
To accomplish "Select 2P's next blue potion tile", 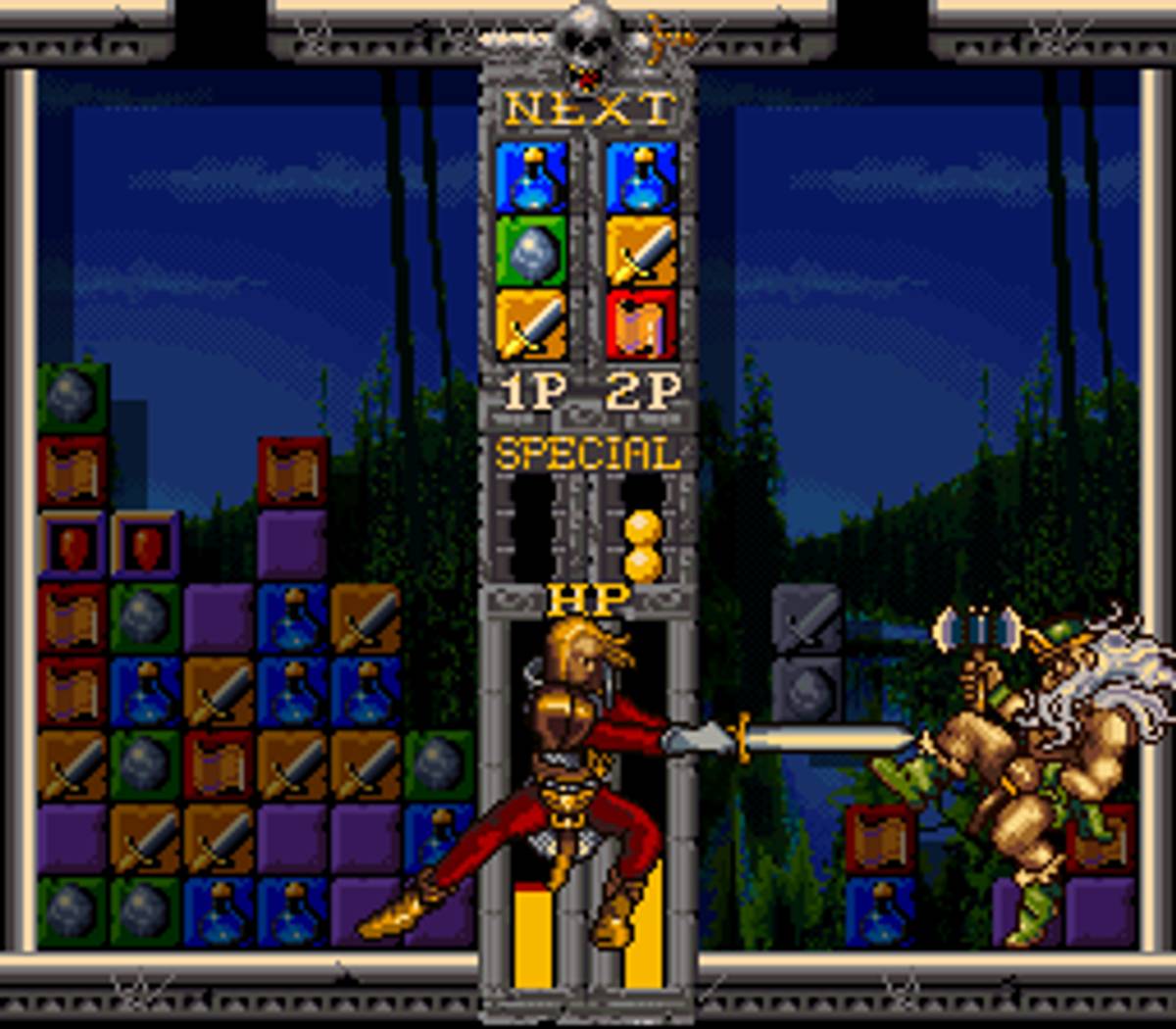I will (642, 177).
